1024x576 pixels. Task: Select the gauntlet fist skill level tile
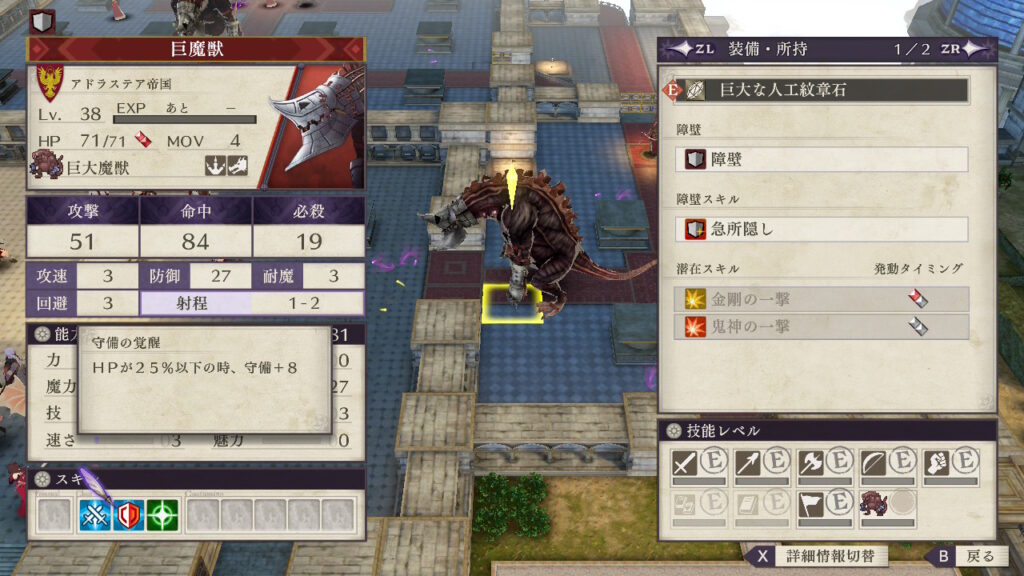pos(949,463)
